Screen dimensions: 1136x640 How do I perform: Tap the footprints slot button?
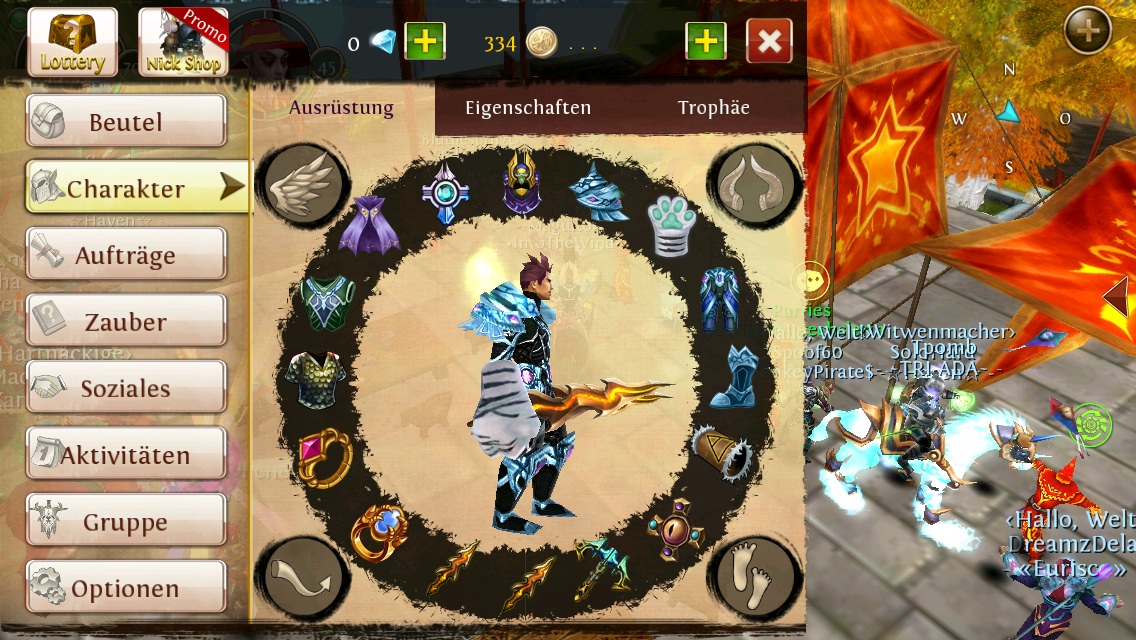click(x=756, y=577)
